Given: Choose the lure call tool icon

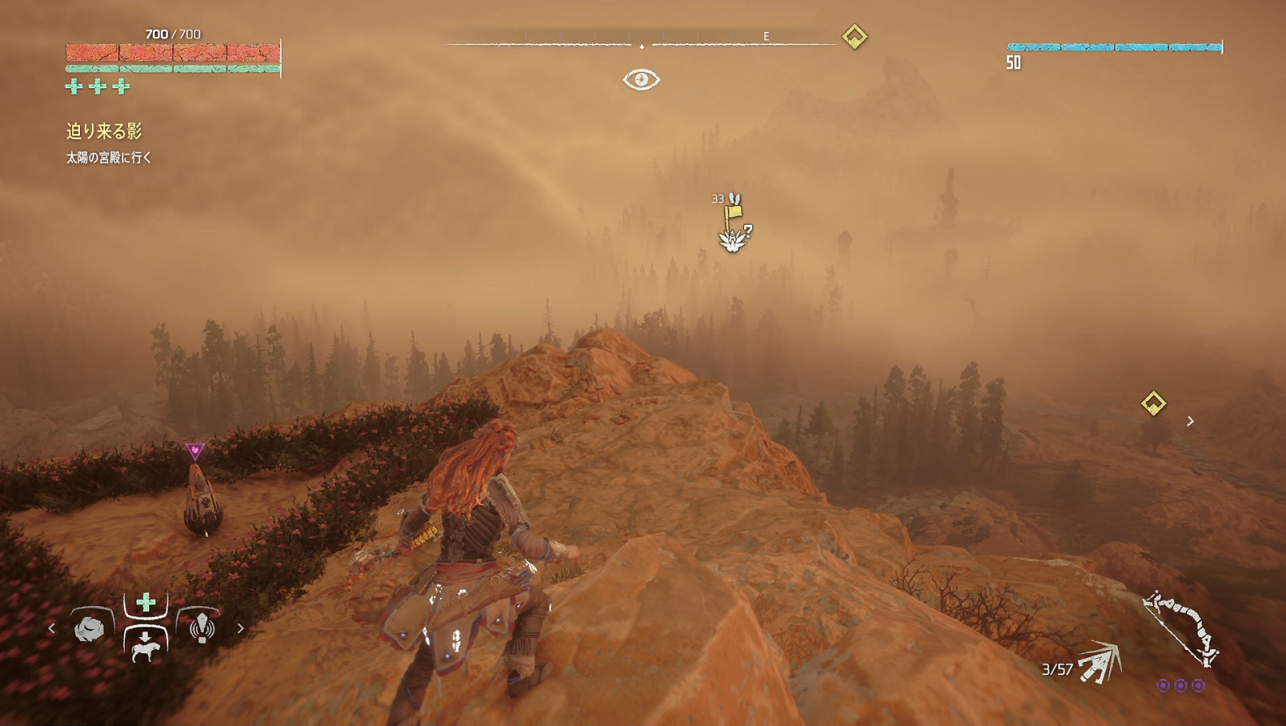Looking at the screenshot, I should [201, 627].
